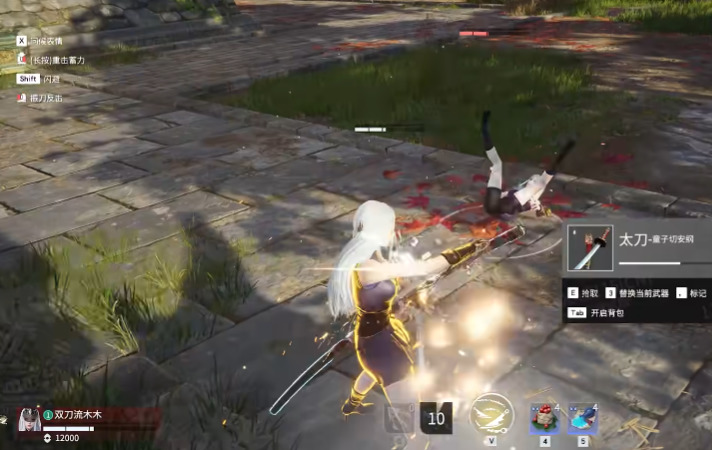Select the weapon slot showing 10

[436, 418]
